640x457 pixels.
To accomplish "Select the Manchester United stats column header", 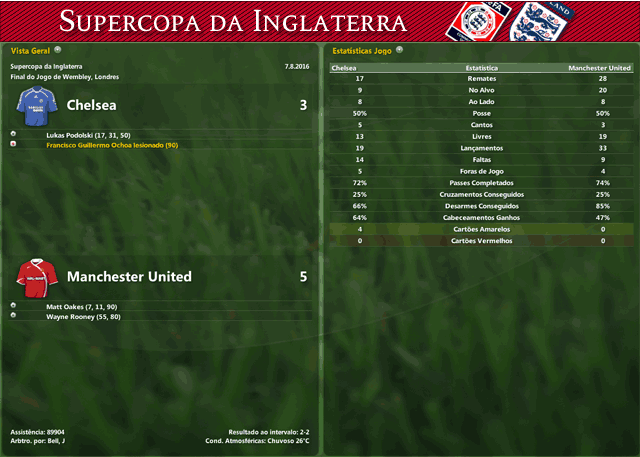I will pos(599,68).
